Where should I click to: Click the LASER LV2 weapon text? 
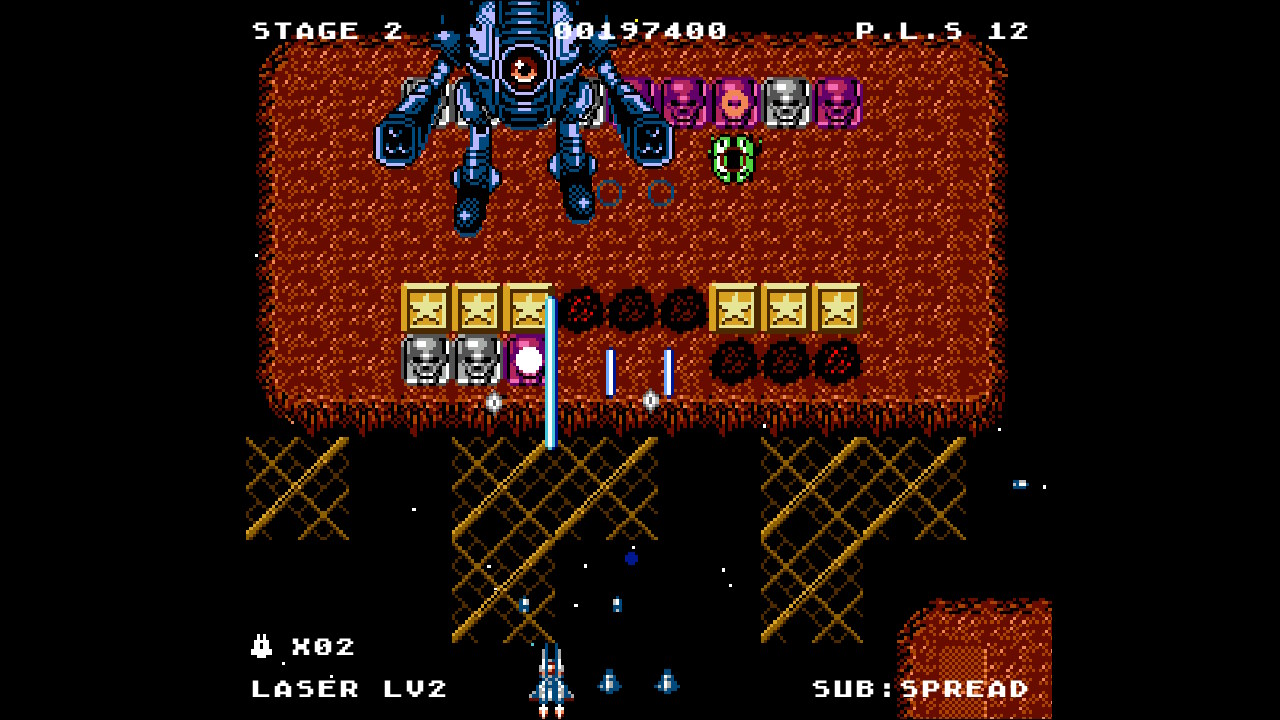(x=352, y=690)
